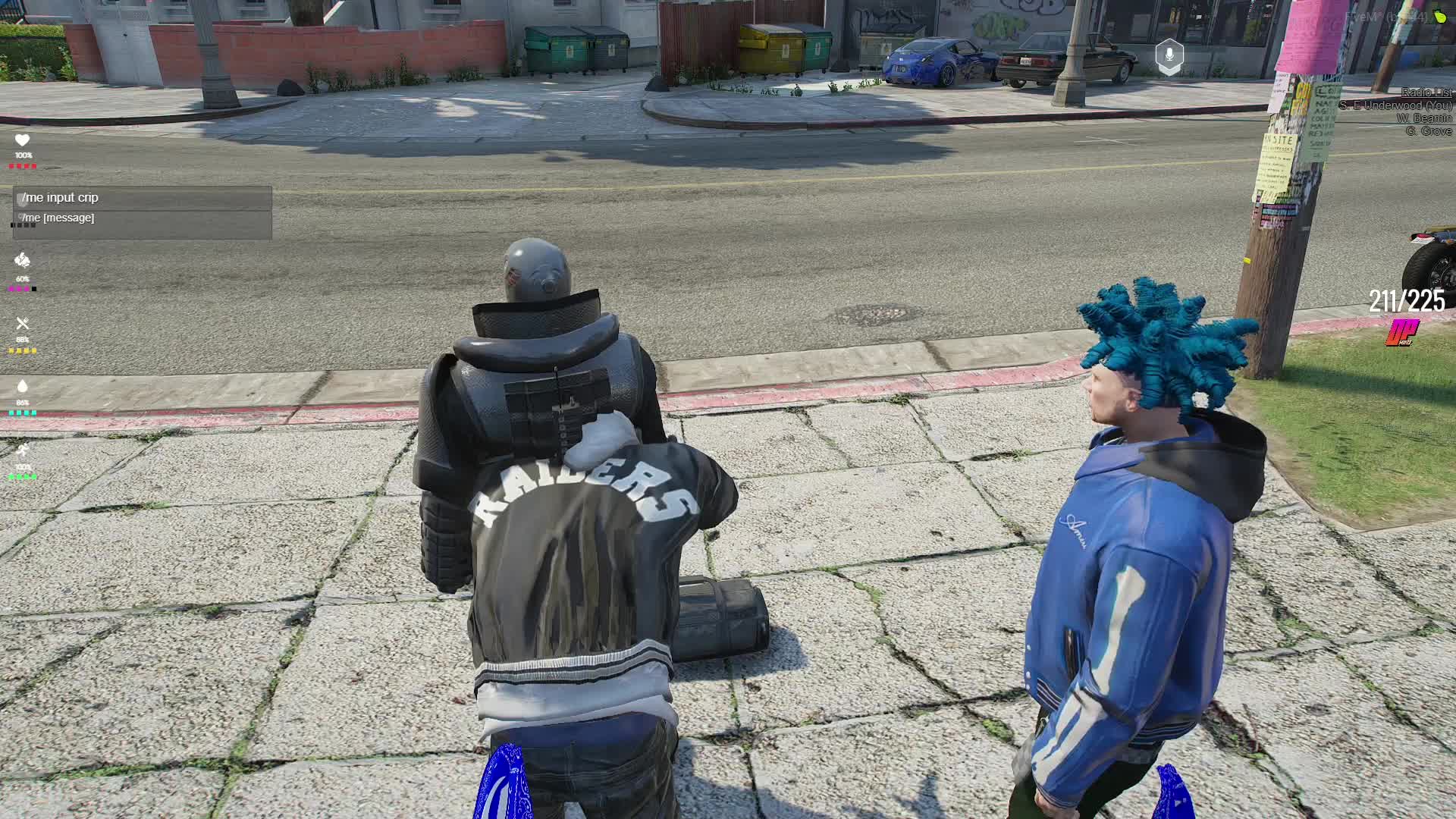Focus the chat input reading '/me input crip'
The width and height of the screenshot is (1456, 819).
point(143,198)
